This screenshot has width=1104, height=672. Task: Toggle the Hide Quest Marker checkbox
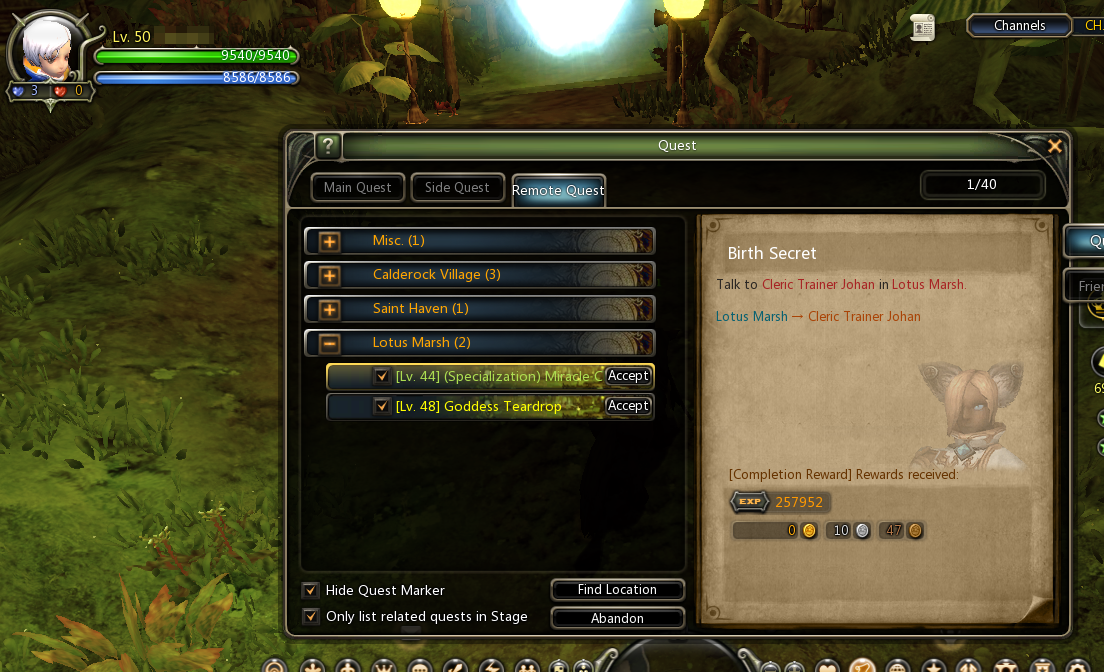point(311,591)
